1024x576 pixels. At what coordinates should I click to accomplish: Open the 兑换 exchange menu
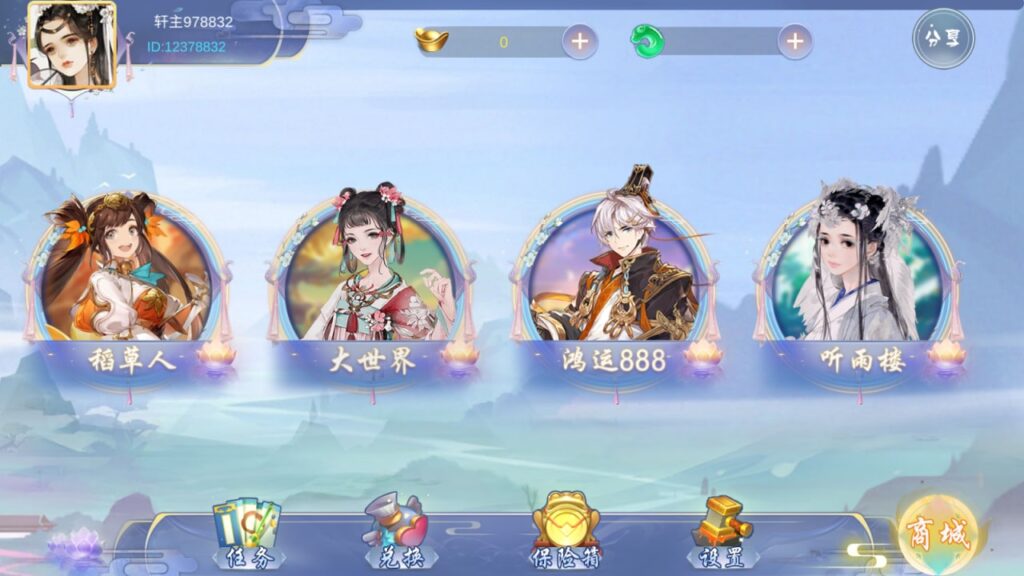[x=397, y=533]
